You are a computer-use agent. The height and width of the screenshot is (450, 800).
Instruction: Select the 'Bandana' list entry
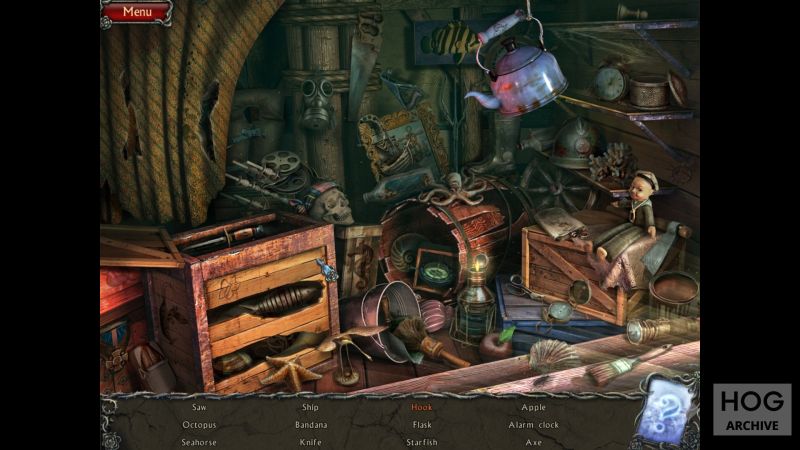point(310,424)
